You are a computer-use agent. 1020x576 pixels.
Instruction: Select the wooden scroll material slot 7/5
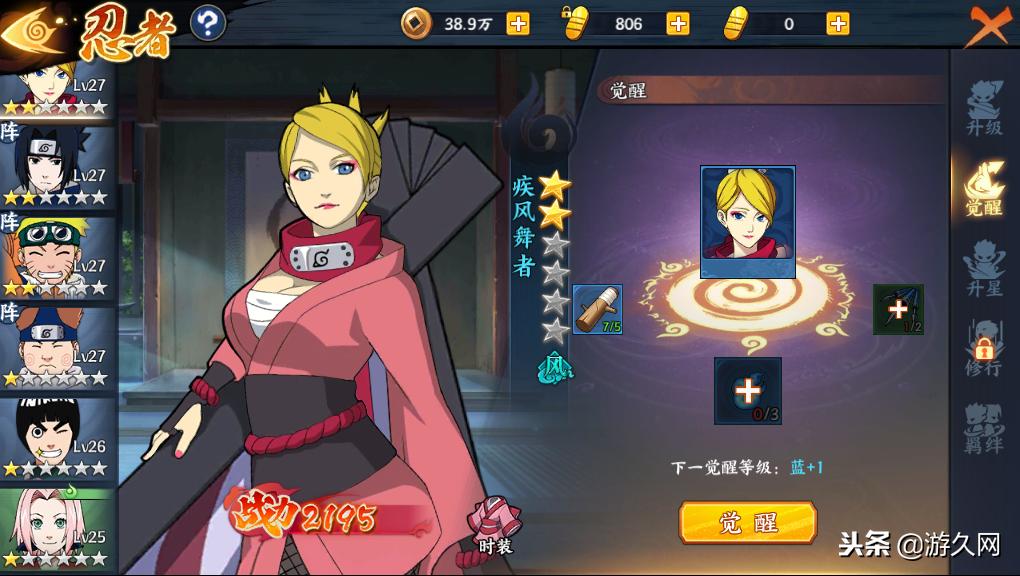click(598, 309)
